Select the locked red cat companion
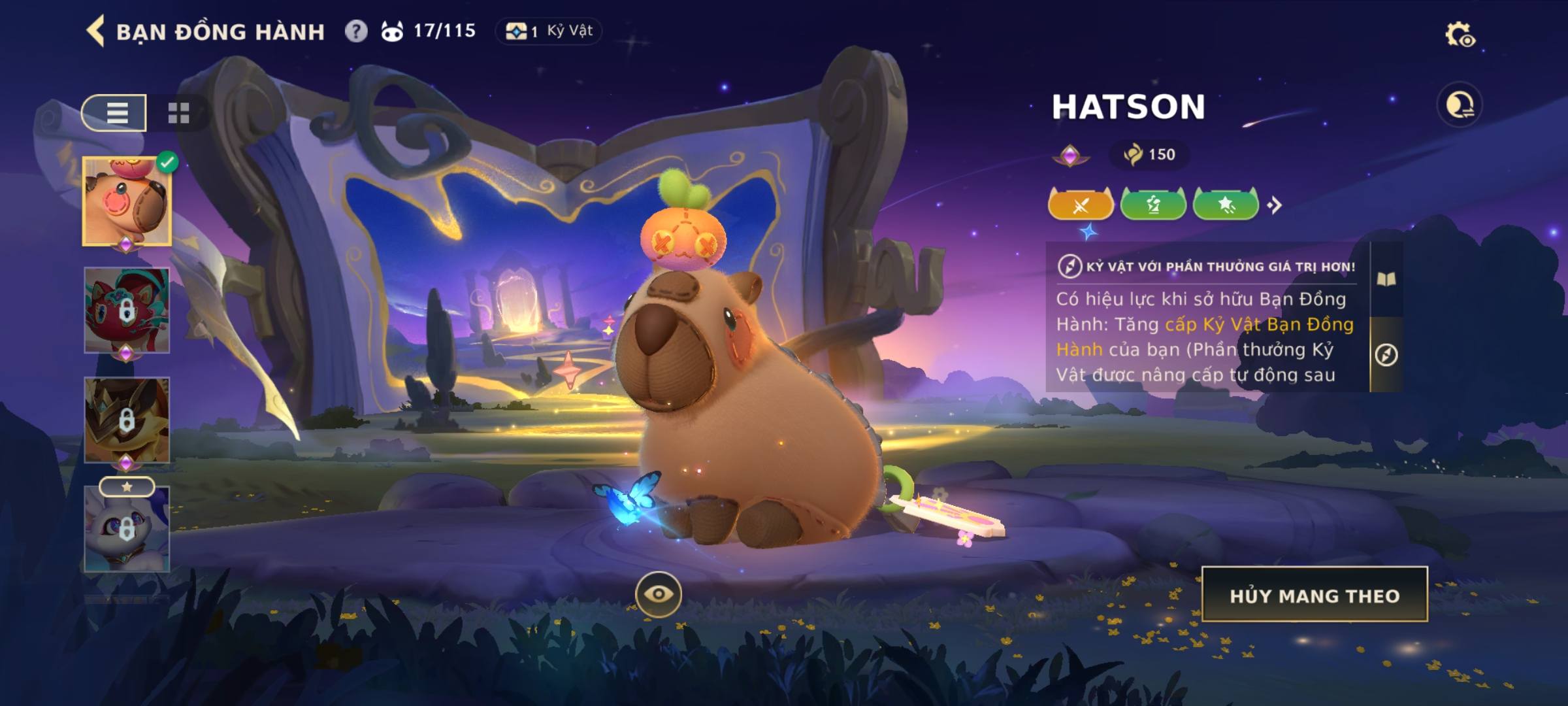 tap(127, 311)
